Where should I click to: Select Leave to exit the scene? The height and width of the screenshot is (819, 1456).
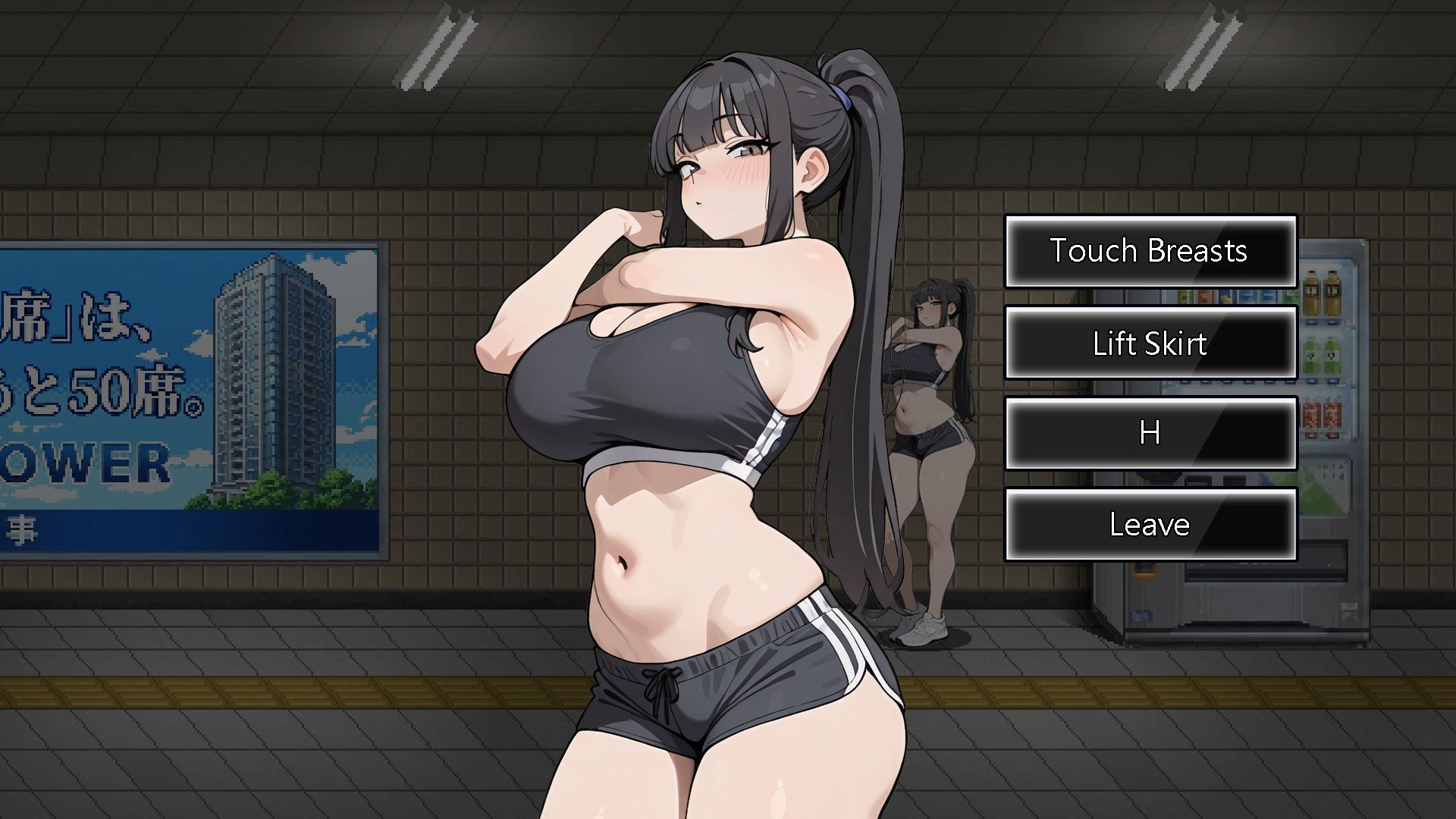1150,525
